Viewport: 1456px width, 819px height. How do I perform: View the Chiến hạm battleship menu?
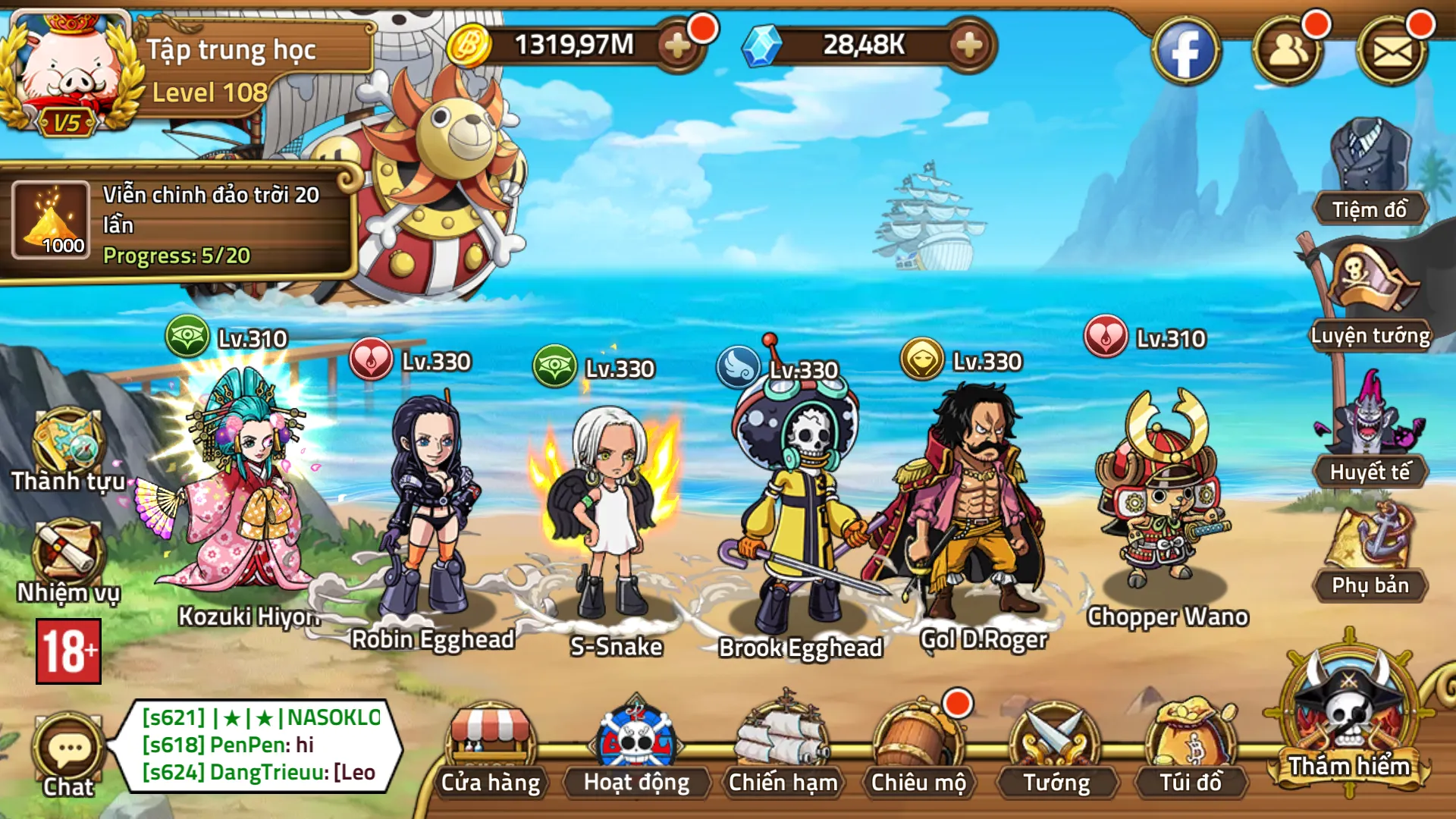point(783,747)
